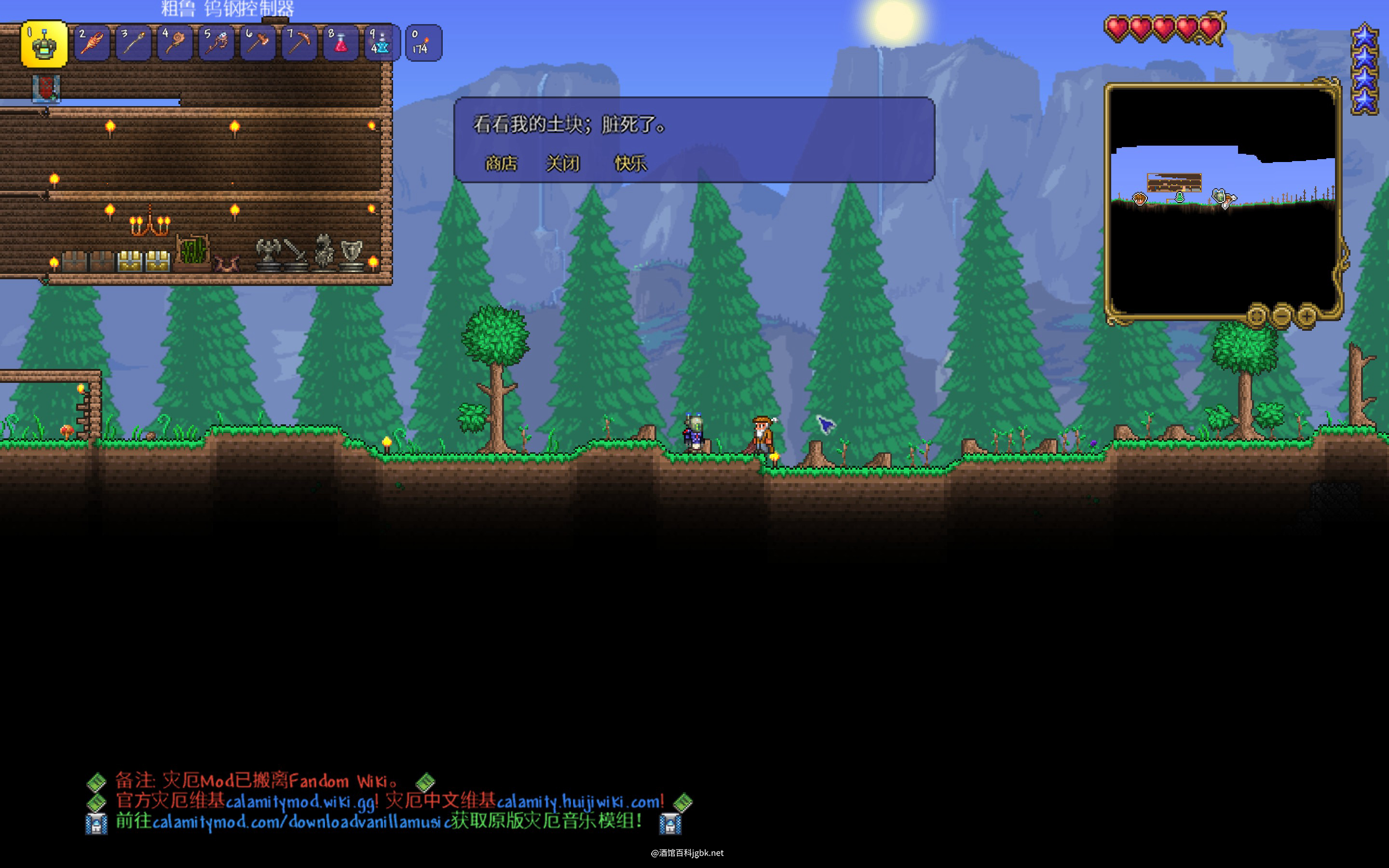Reset the minimap zoom with the round button
The width and height of the screenshot is (1389, 868).
(1256, 315)
